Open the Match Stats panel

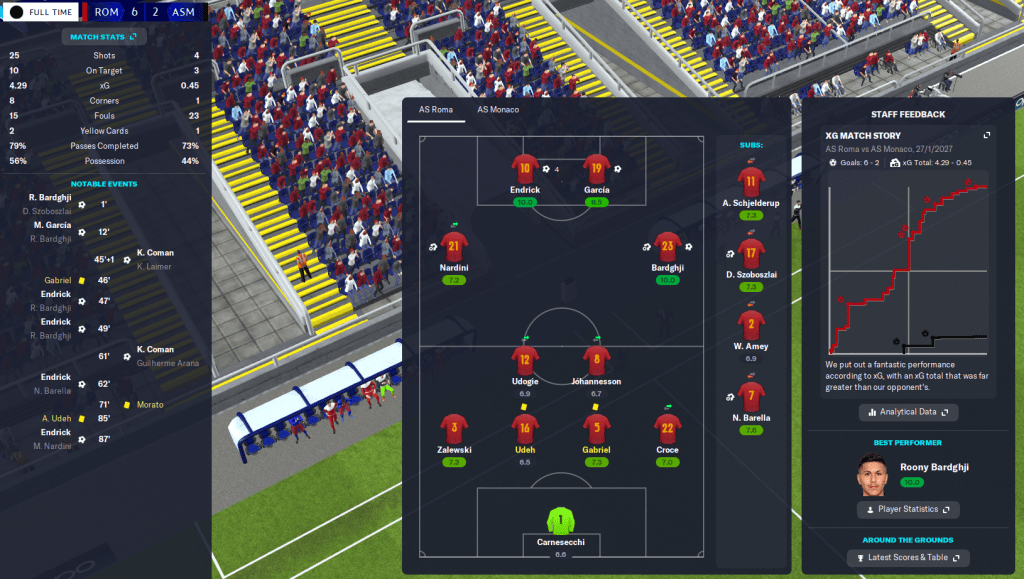[103, 37]
